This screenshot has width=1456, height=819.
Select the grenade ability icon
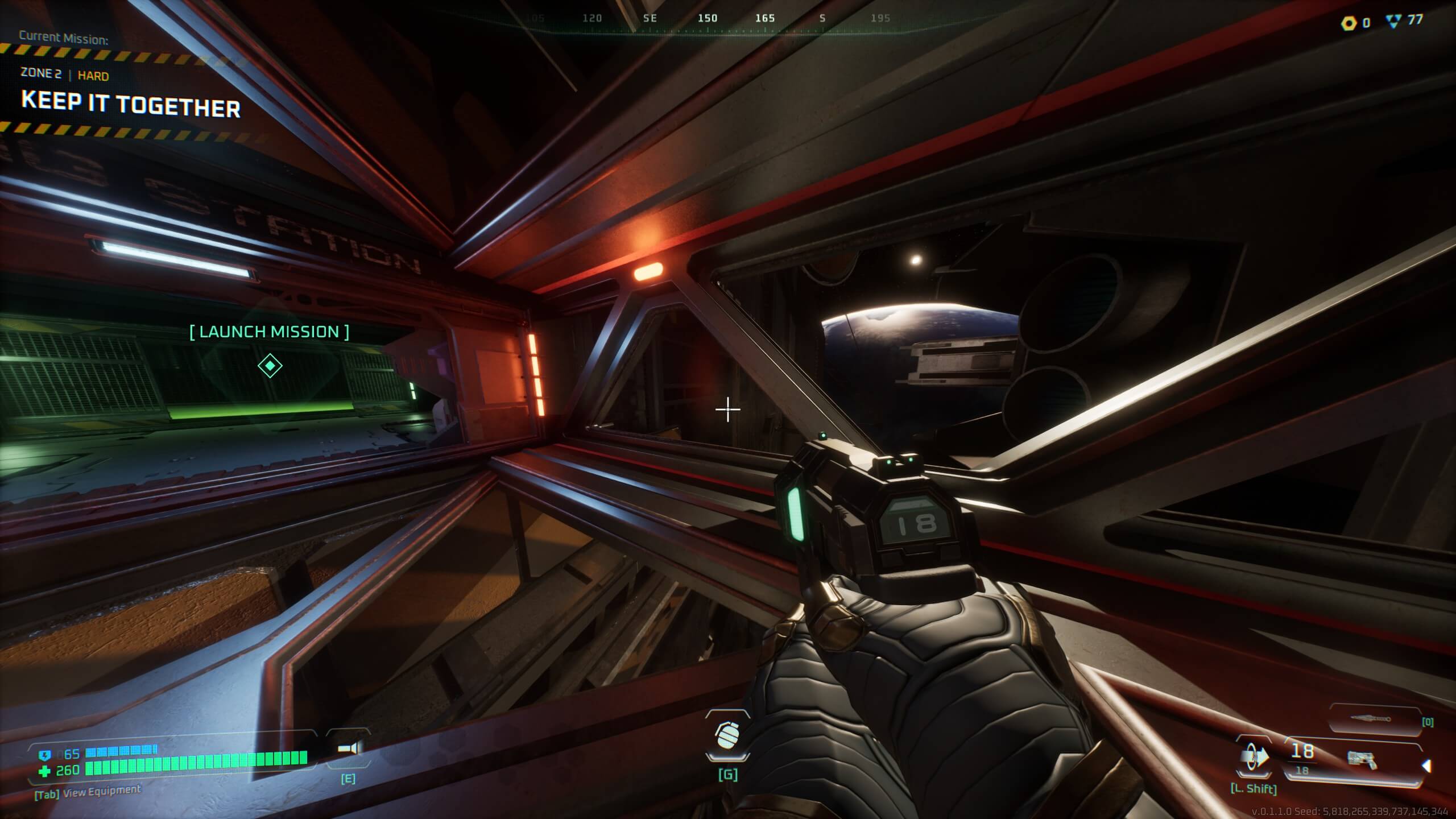pyautogui.click(x=727, y=735)
